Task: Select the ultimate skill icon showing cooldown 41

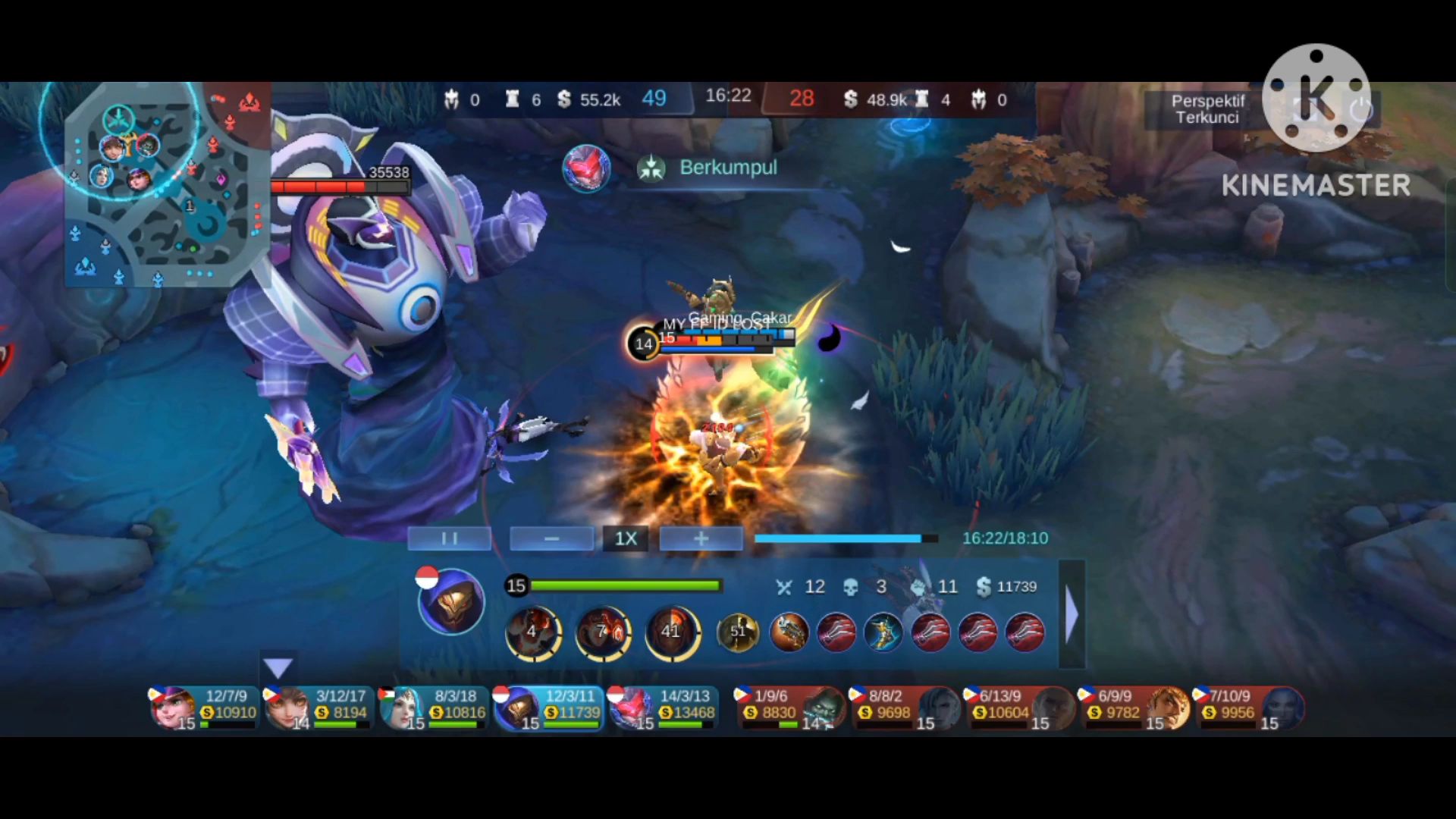Action: tap(672, 632)
